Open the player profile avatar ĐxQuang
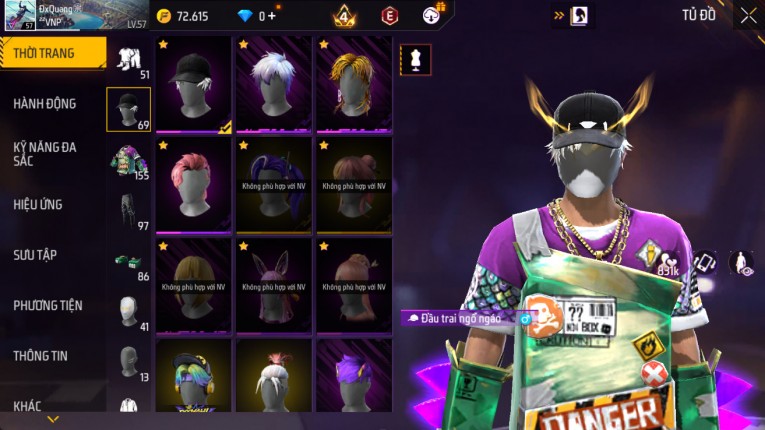765x430 pixels. [20, 16]
